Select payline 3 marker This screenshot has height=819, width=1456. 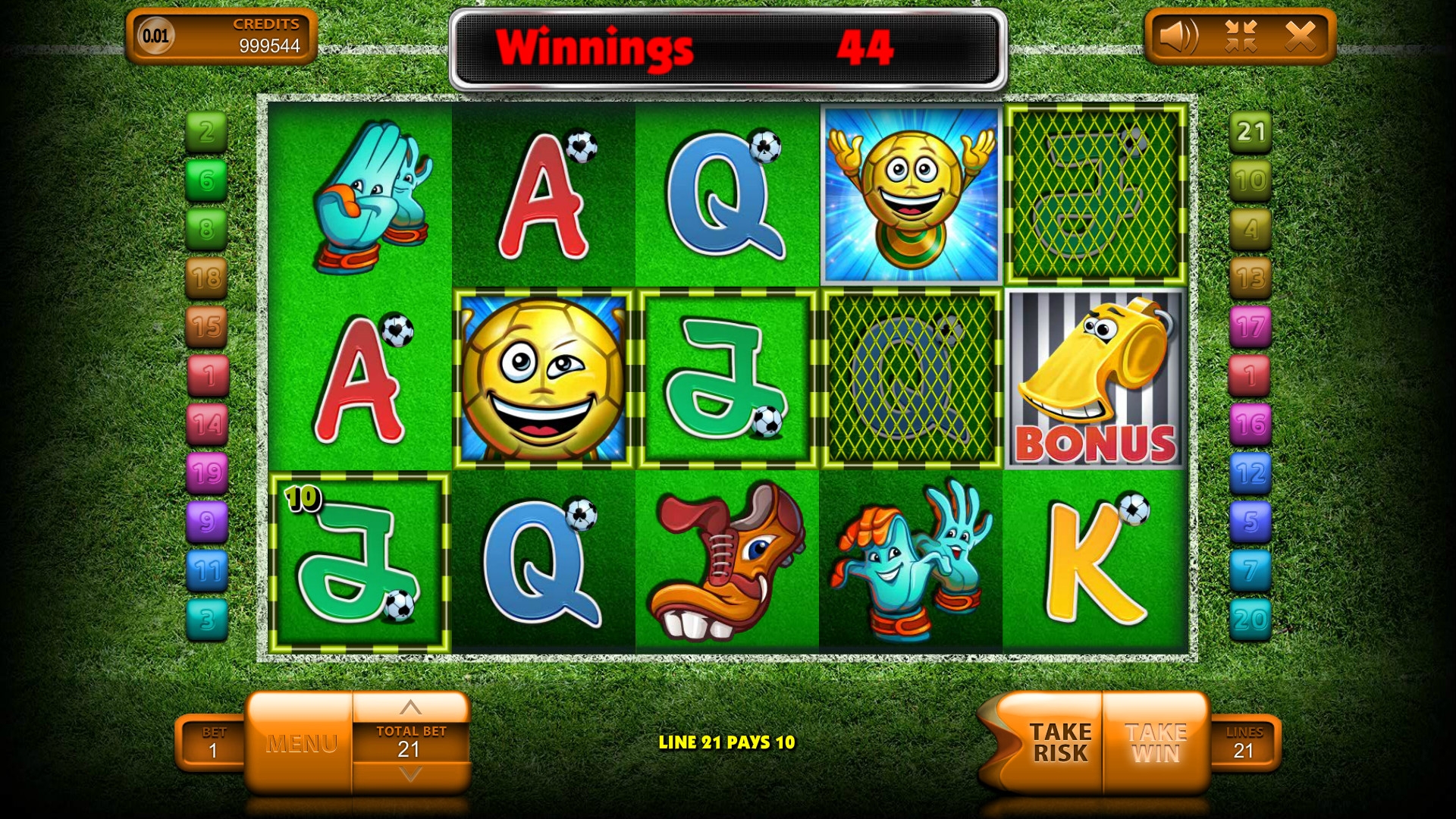206,620
